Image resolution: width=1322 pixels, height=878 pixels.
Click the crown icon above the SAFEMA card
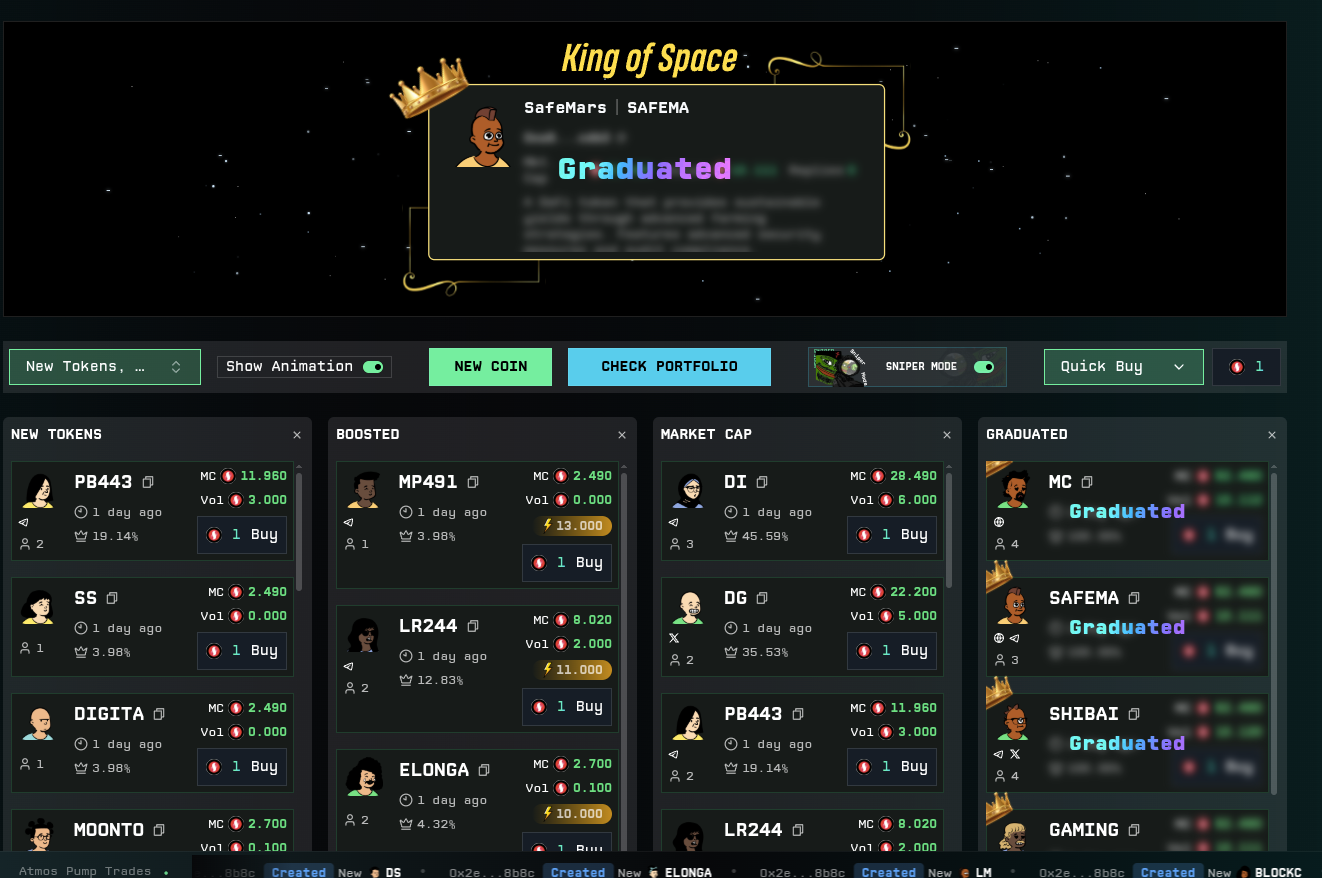[999, 574]
